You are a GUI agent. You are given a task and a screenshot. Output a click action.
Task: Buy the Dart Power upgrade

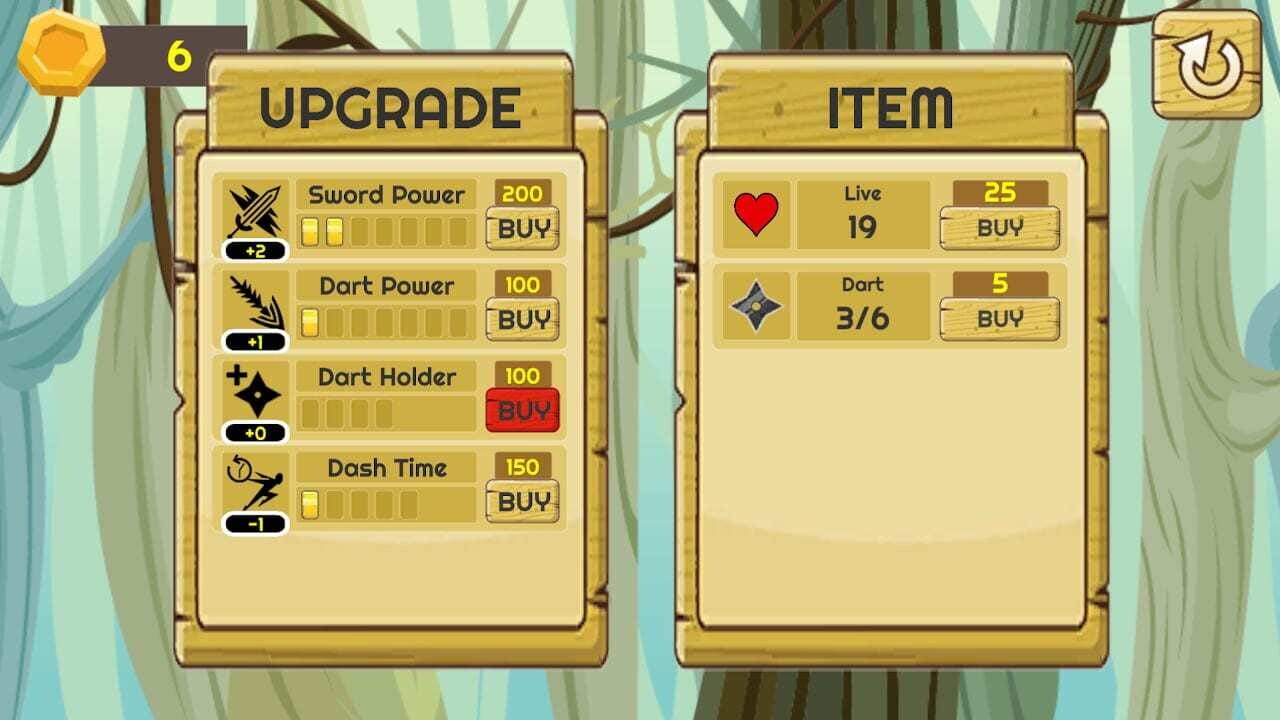(x=521, y=319)
